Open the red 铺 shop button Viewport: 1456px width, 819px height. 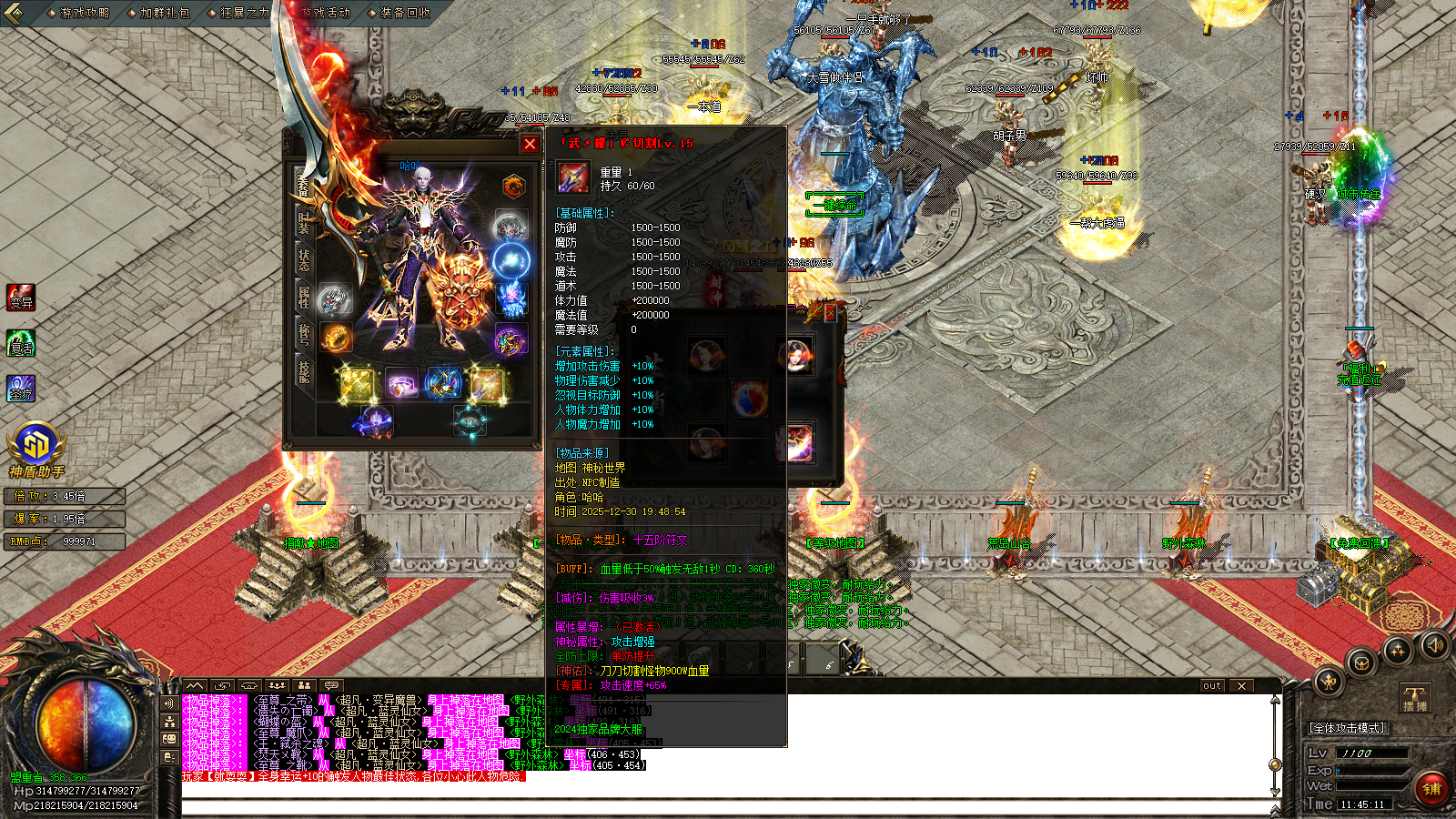[x=1432, y=788]
